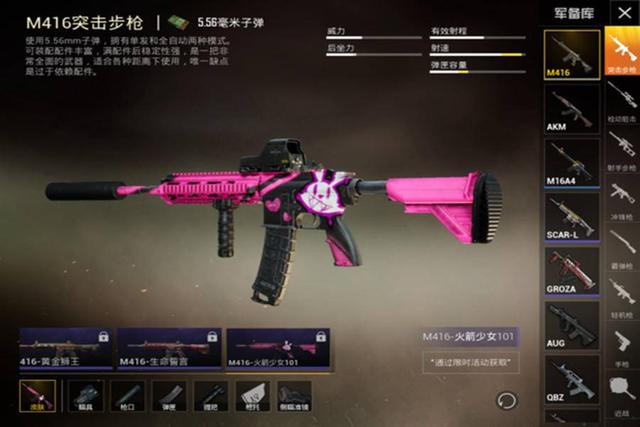Viewport: 640px width, 427px height.
Task: Open the muzzle (枪口) attachment slot
Action: point(127,396)
